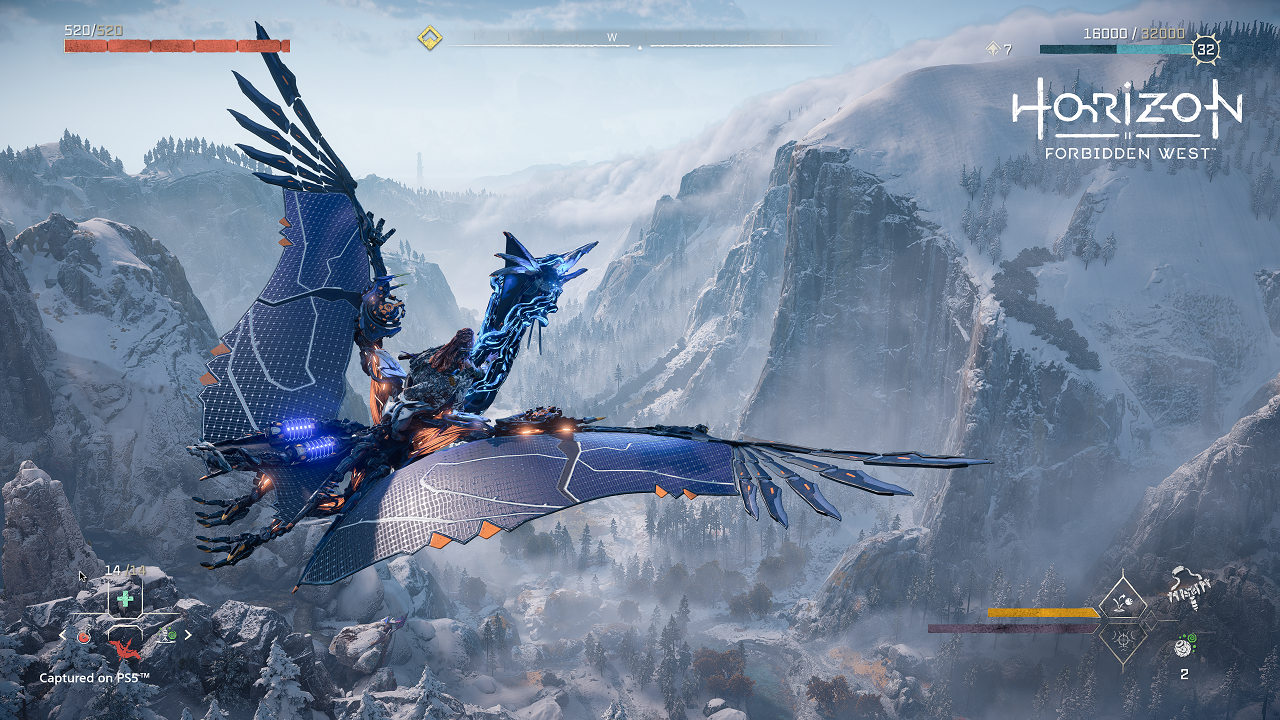The width and height of the screenshot is (1280, 720).
Task: Select the green trap tool item
Action: [168, 634]
